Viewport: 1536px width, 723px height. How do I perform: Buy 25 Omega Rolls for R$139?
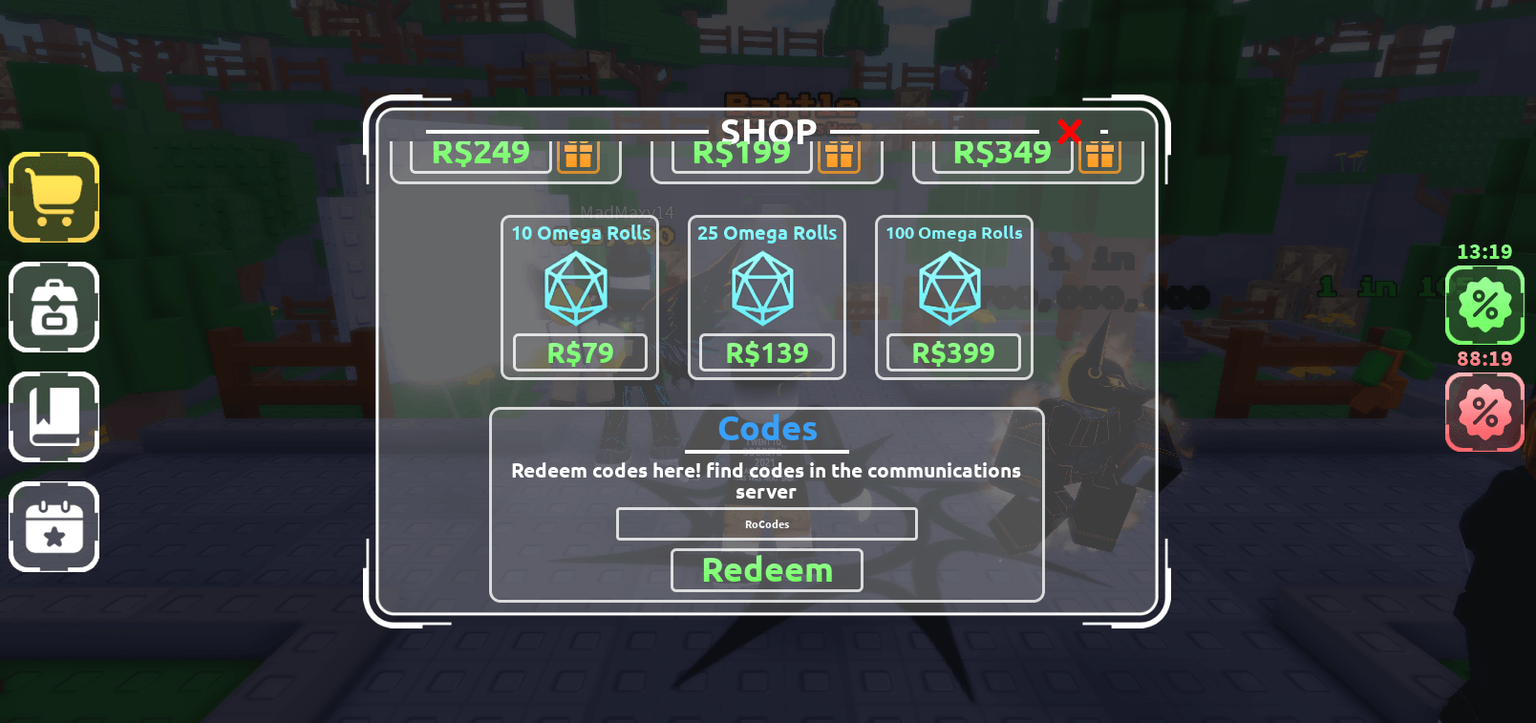pos(766,352)
